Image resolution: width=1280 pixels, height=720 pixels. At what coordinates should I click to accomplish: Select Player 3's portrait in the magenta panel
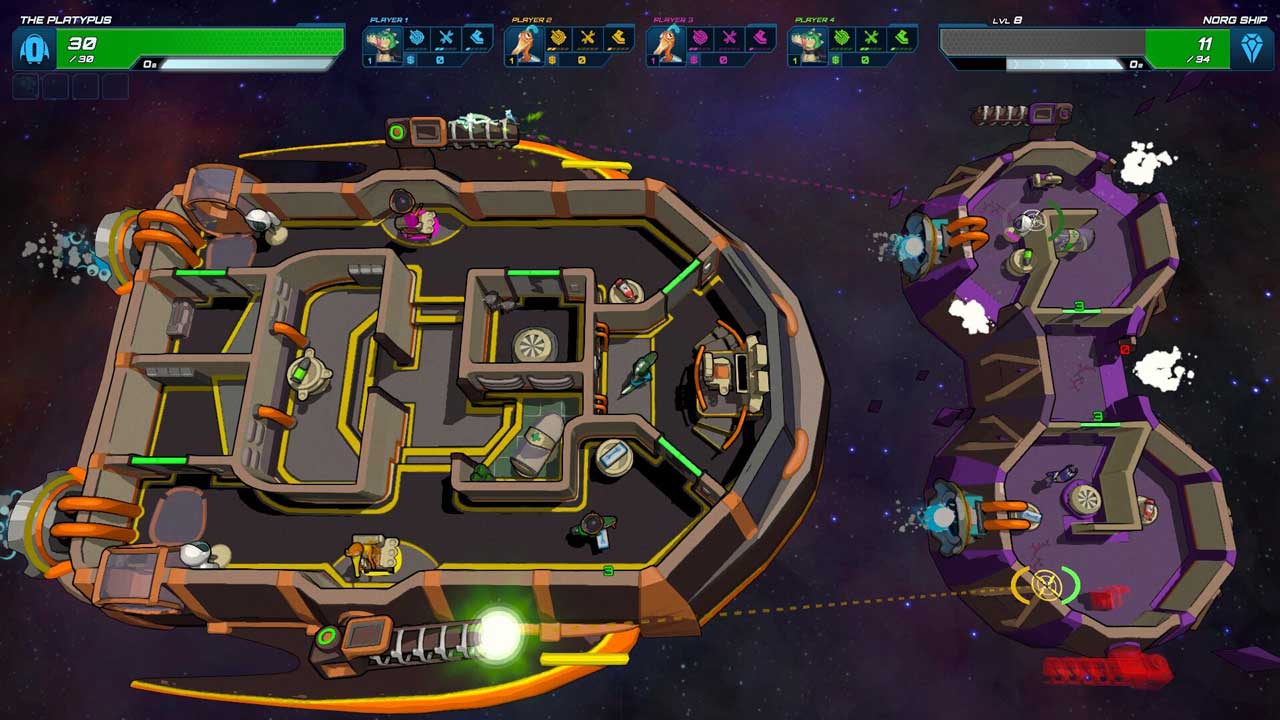point(664,43)
